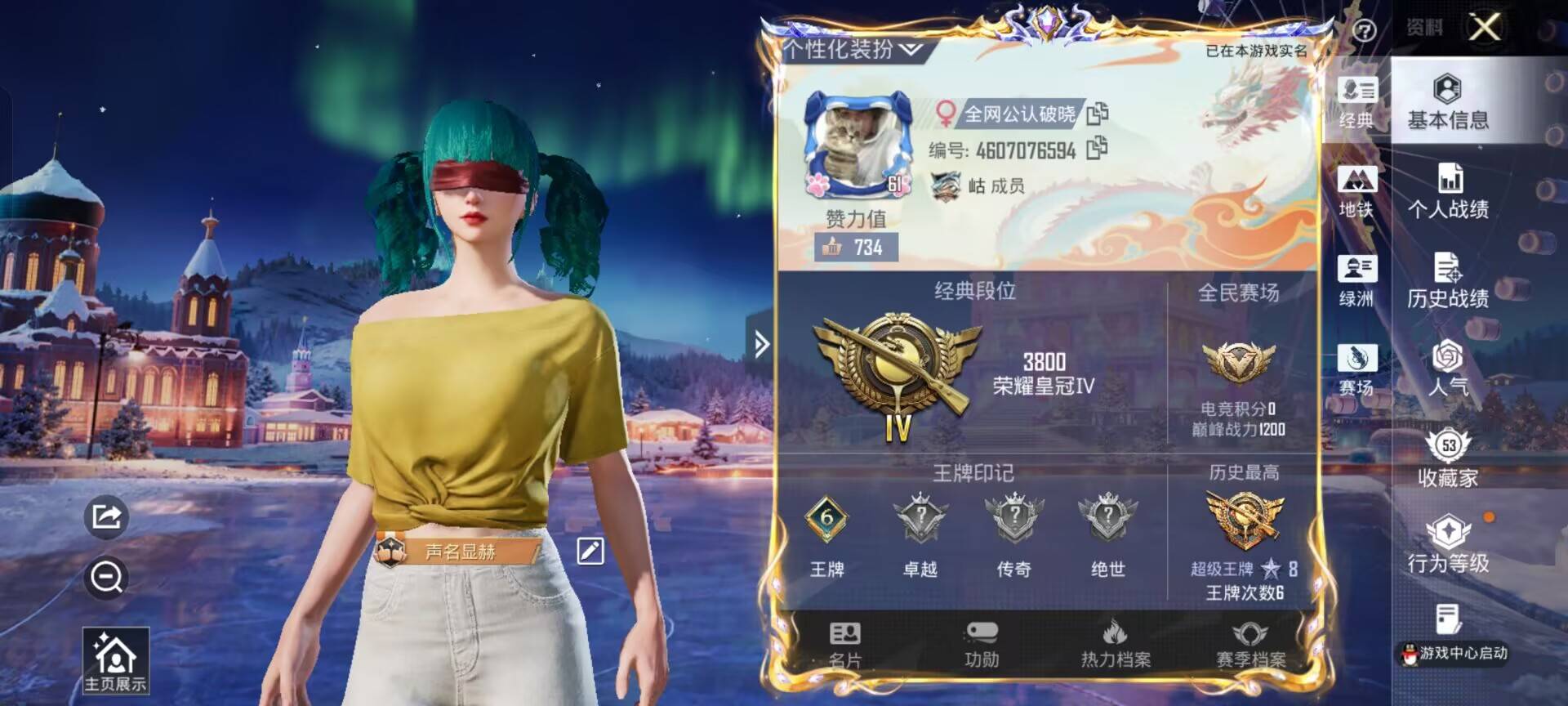
Task: Copy the player nickname 全网公认破晓
Action: 1098,114
